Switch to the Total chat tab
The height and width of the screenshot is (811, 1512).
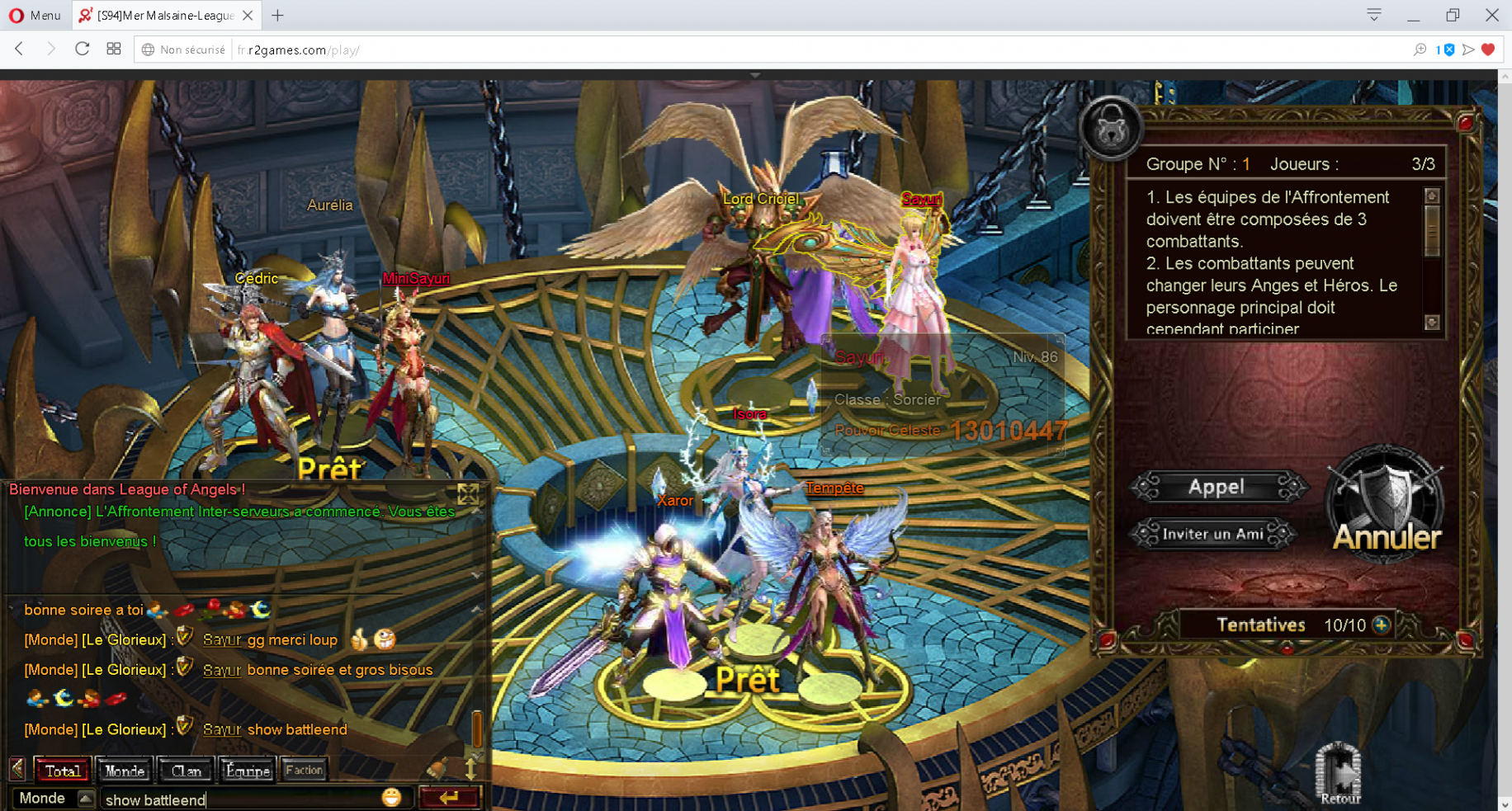[x=63, y=771]
